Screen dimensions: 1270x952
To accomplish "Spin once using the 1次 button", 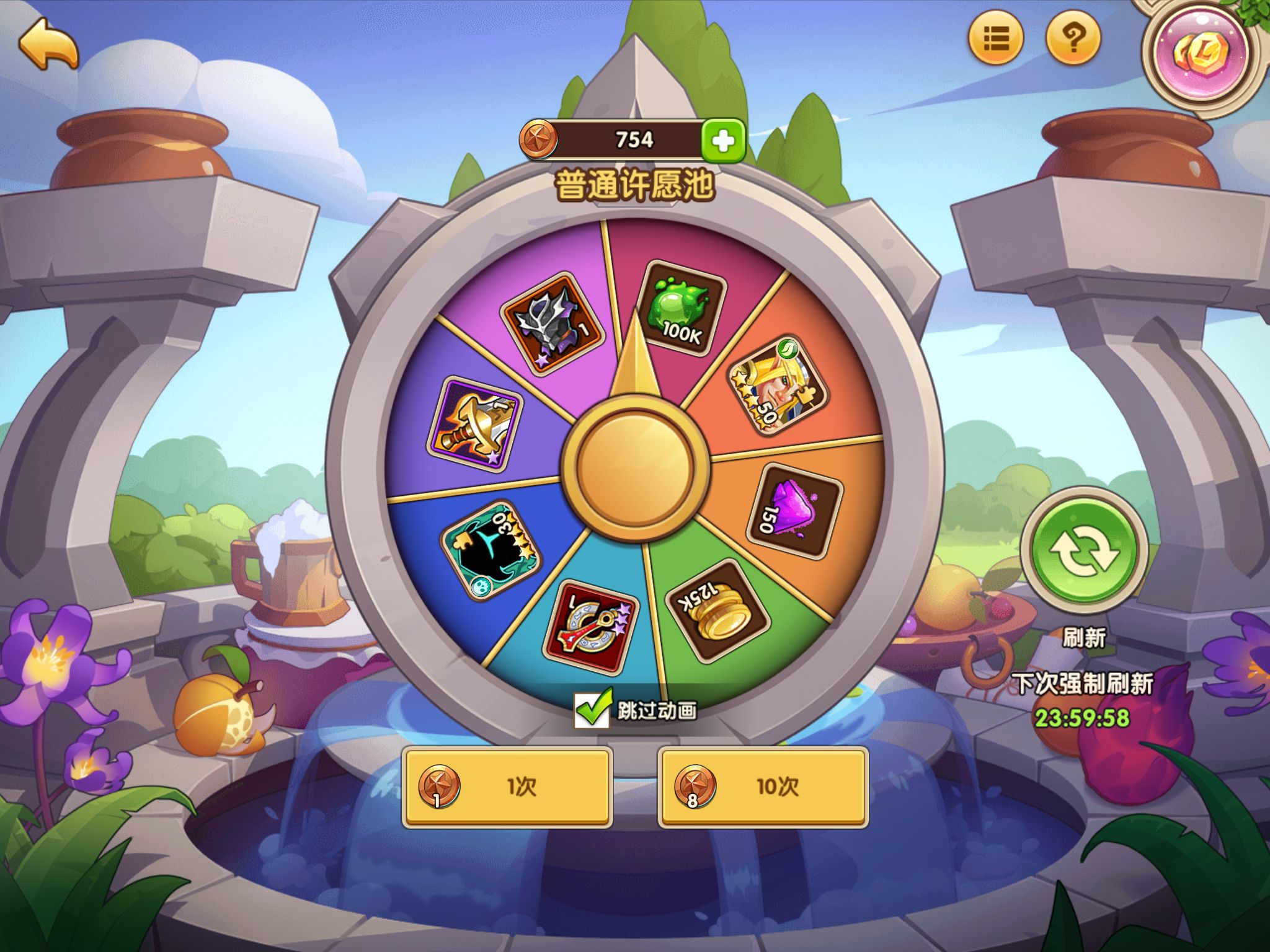I will [507, 787].
